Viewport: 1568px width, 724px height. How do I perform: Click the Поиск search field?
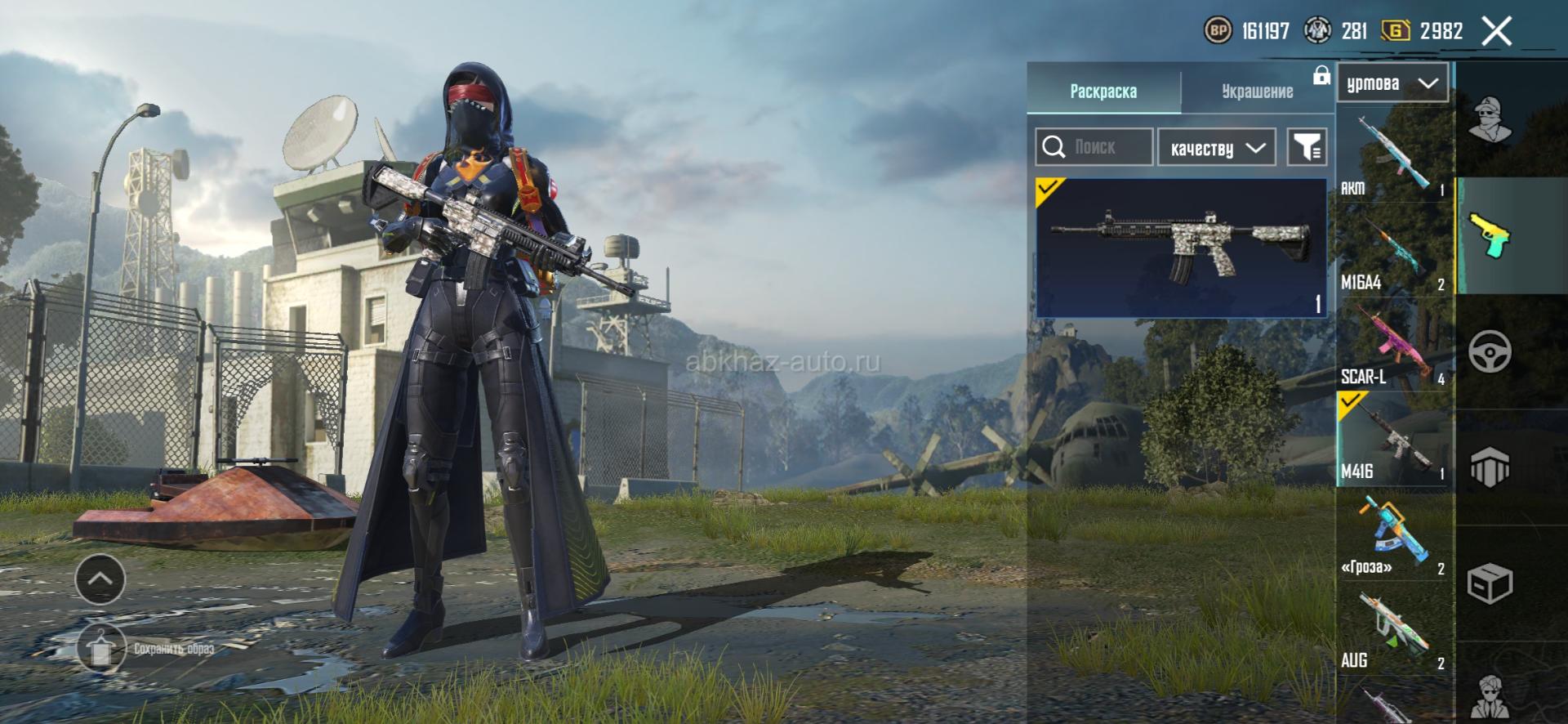(1094, 147)
